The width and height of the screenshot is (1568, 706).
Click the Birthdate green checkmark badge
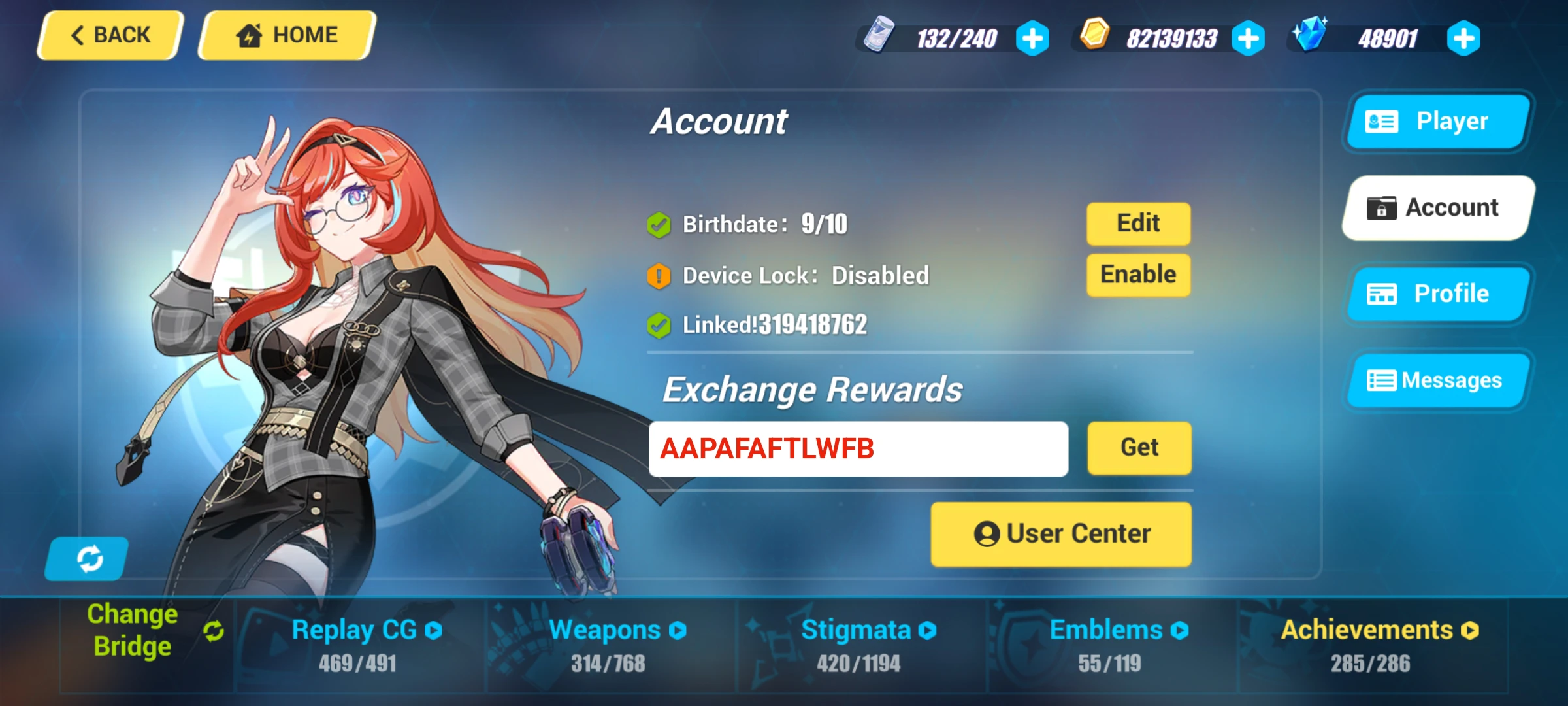(658, 223)
